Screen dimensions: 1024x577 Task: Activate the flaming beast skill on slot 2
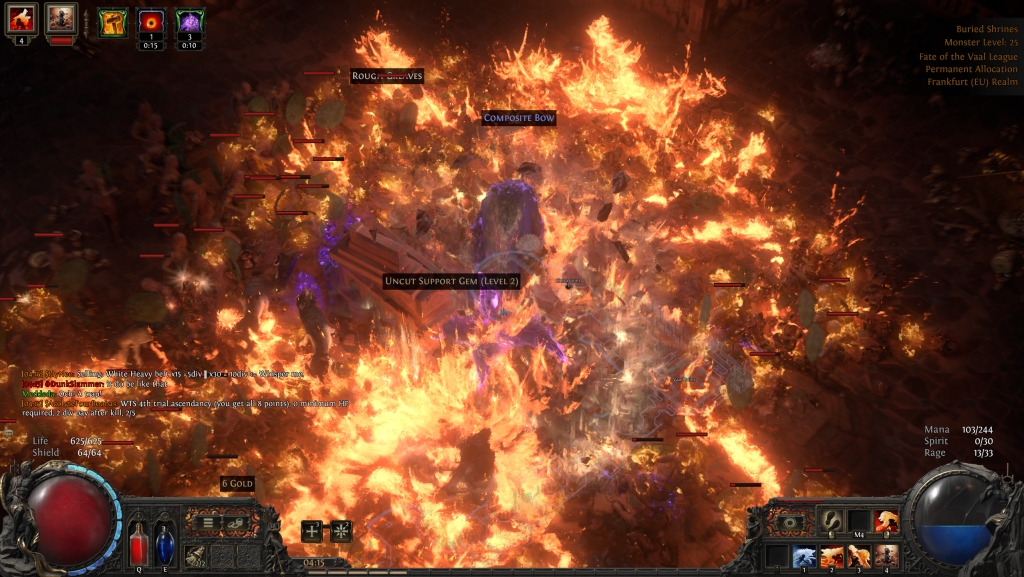(x=832, y=556)
